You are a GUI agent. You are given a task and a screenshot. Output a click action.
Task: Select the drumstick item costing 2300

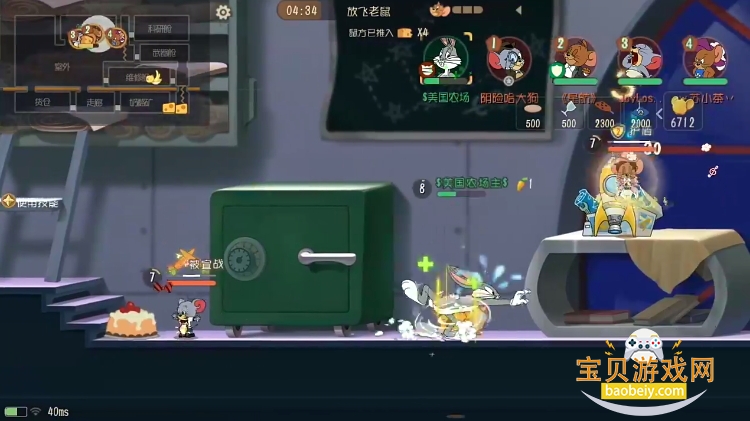(605, 112)
